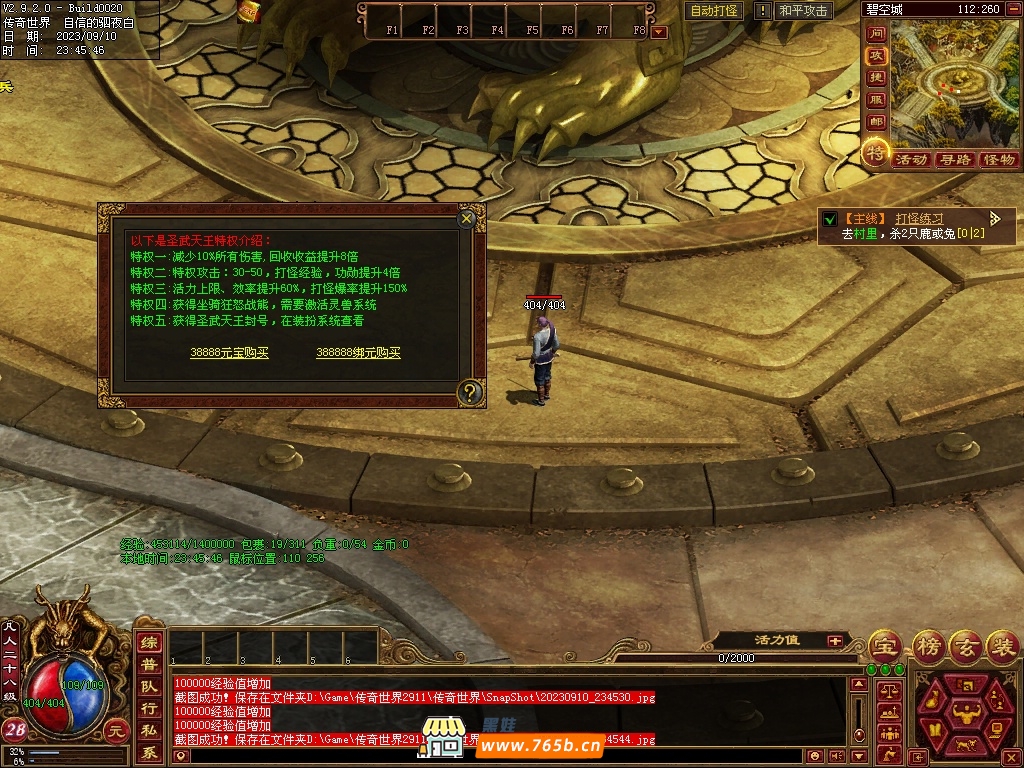The height and width of the screenshot is (768, 1024).
Task: Open the 装 equipment button
Action: [1001, 645]
